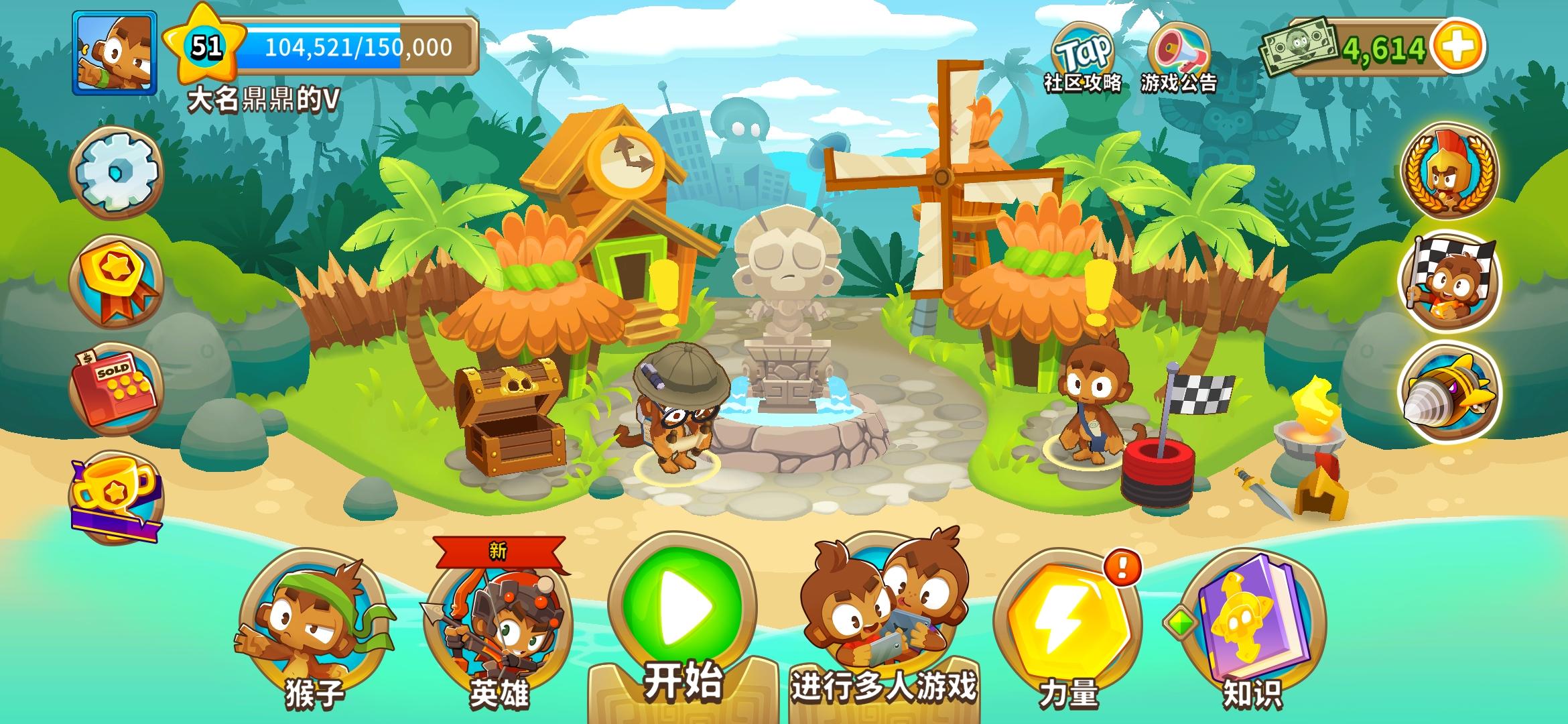Click the level 51 star badge
Image resolution: width=1568 pixels, height=724 pixels.
(204, 47)
